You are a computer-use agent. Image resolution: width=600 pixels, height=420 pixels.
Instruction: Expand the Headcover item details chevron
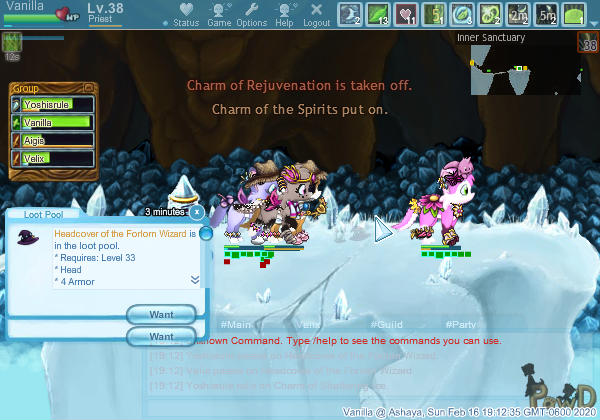[195, 279]
